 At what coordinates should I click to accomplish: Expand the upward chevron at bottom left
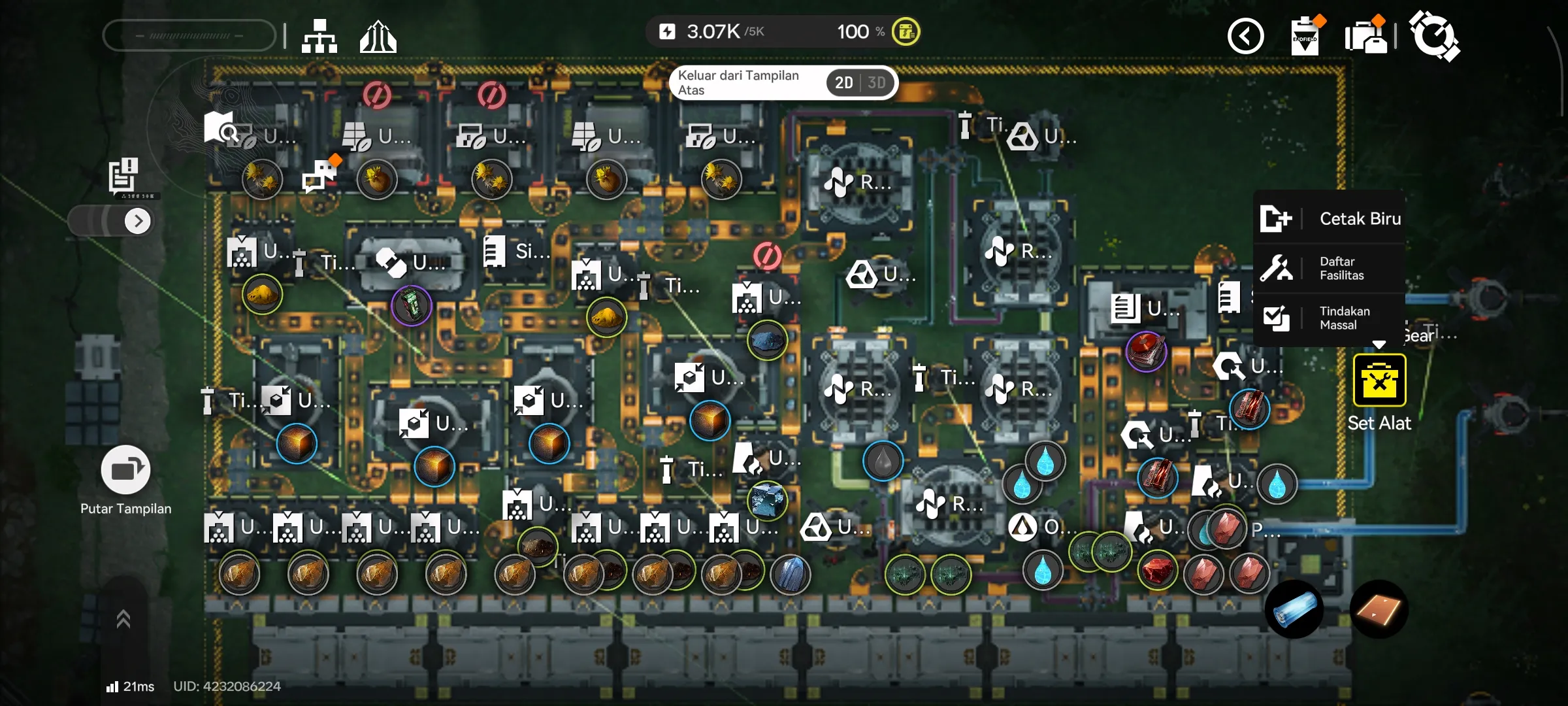click(x=124, y=618)
